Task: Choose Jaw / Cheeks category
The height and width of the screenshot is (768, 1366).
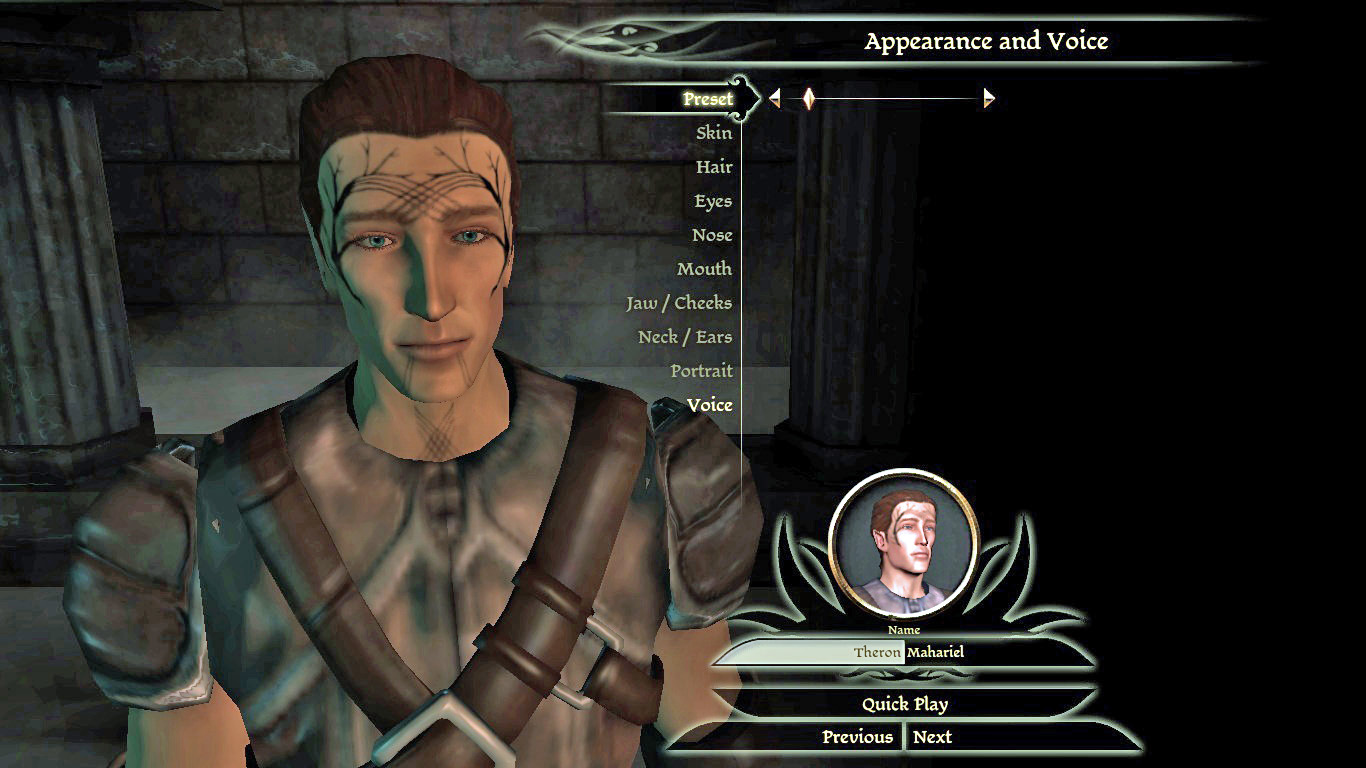Action: point(679,303)
